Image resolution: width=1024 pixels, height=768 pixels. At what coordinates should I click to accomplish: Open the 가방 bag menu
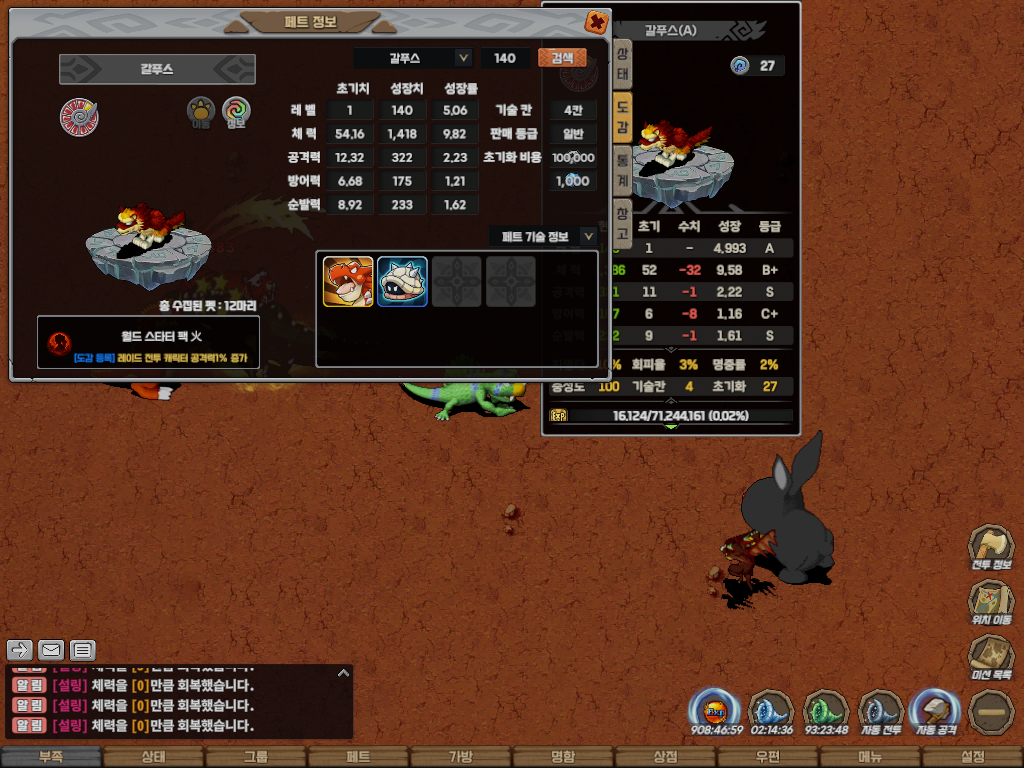point(460,757)
